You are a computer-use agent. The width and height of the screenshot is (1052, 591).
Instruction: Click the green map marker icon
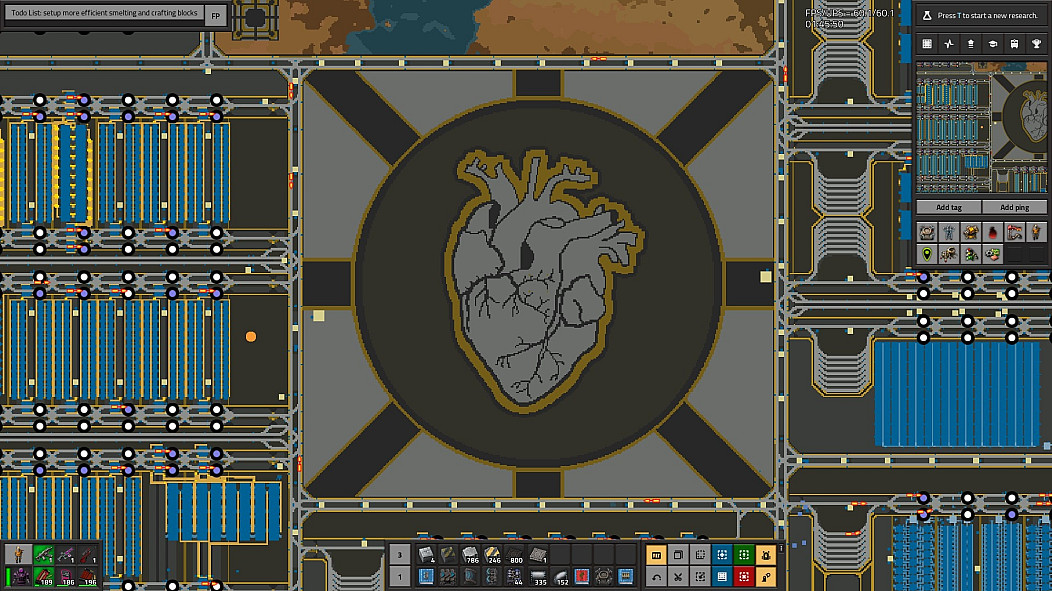tap(927, 253)
